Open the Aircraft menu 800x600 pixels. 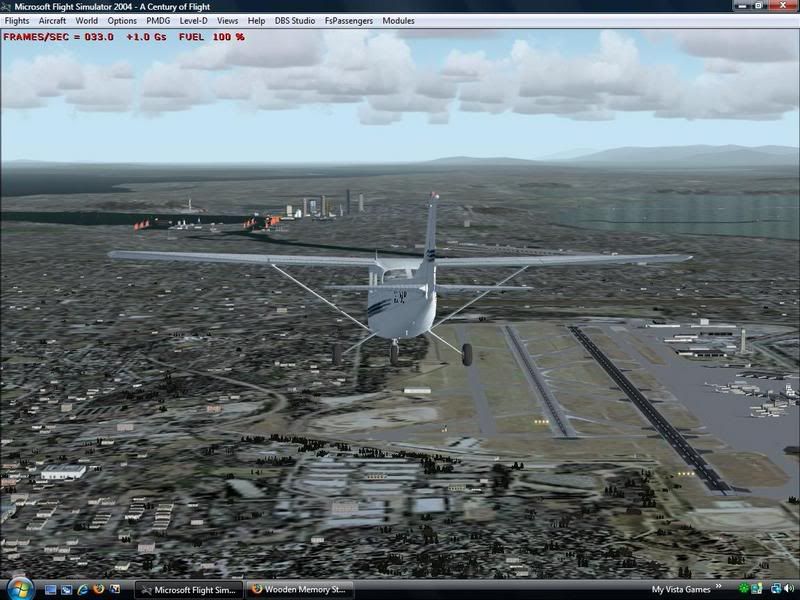coord(52,20)
